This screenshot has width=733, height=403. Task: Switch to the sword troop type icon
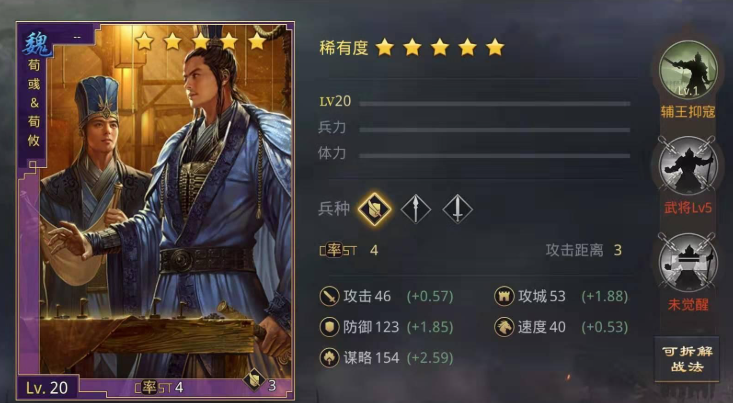456,208
